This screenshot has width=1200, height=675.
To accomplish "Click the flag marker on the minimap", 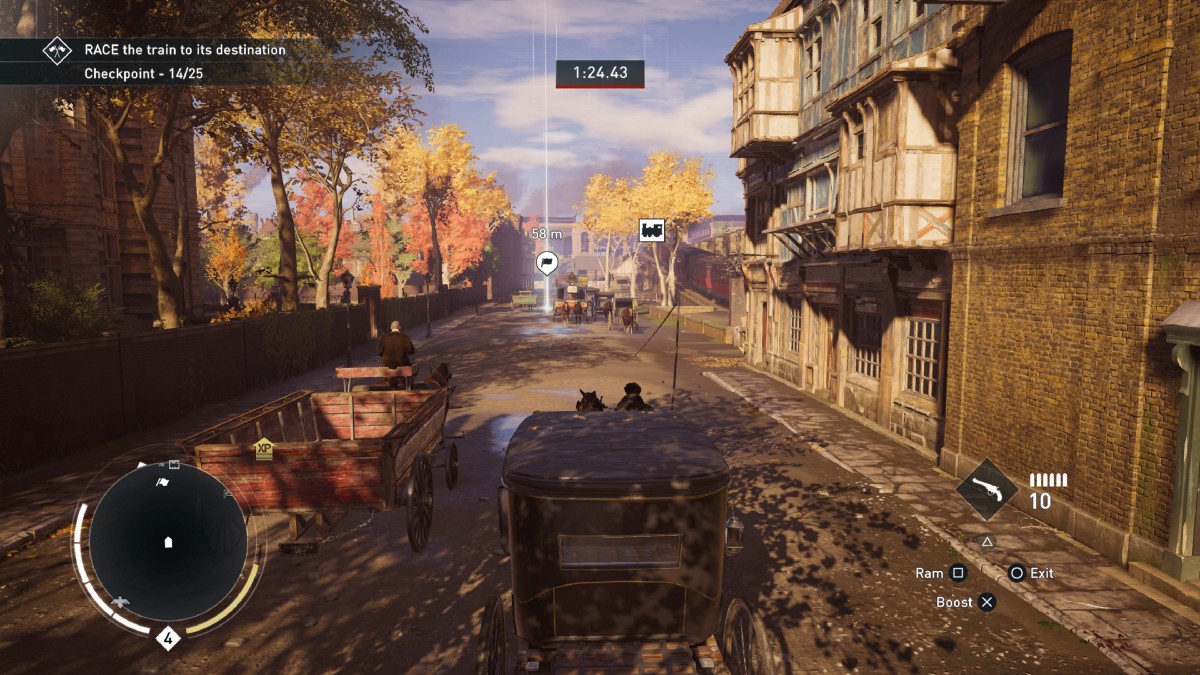I will point(163,482).
